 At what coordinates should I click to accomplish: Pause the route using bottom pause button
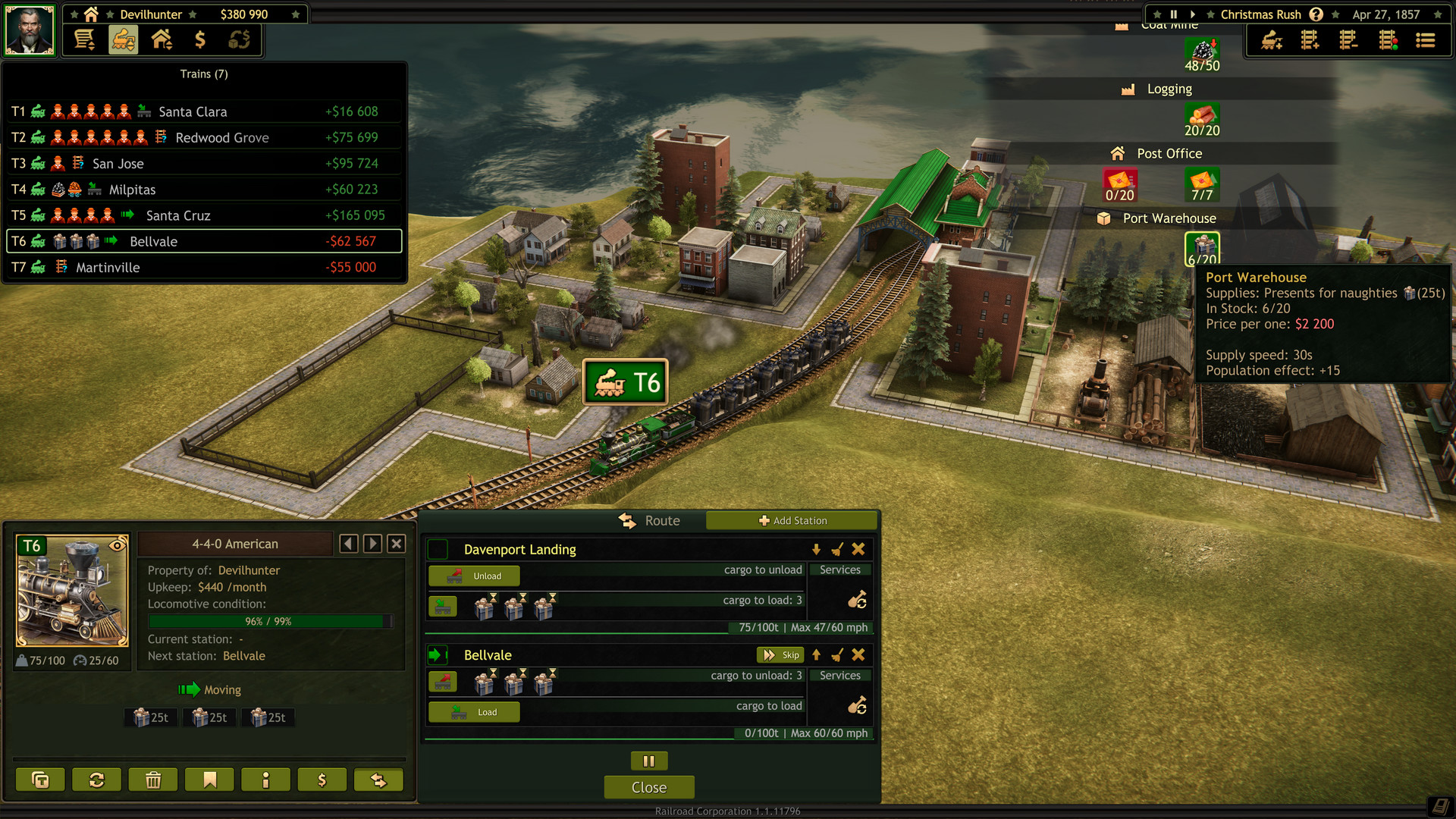click(x=648, y=761)
